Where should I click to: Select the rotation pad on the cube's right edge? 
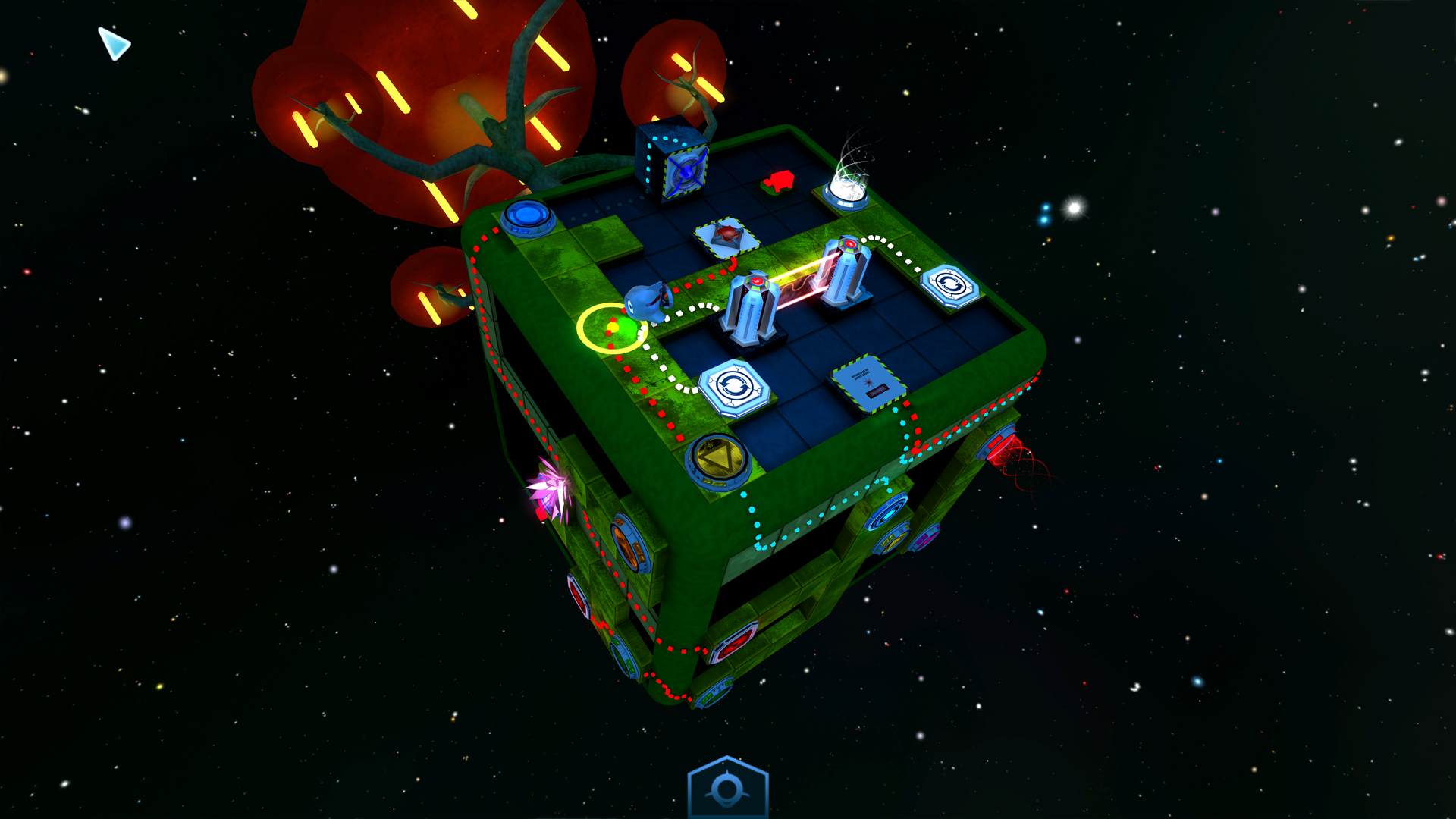(950, 287)
